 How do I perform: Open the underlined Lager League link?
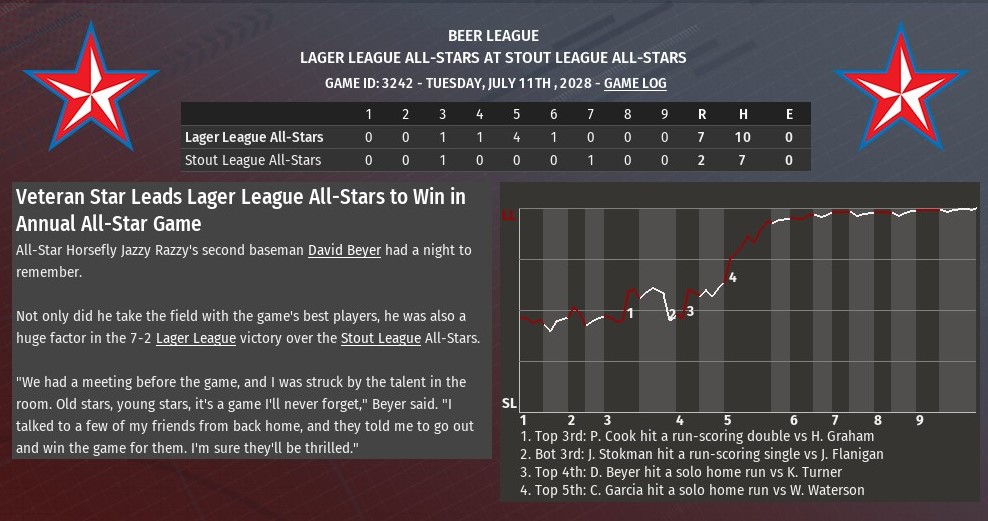click(x=196, y=339)
